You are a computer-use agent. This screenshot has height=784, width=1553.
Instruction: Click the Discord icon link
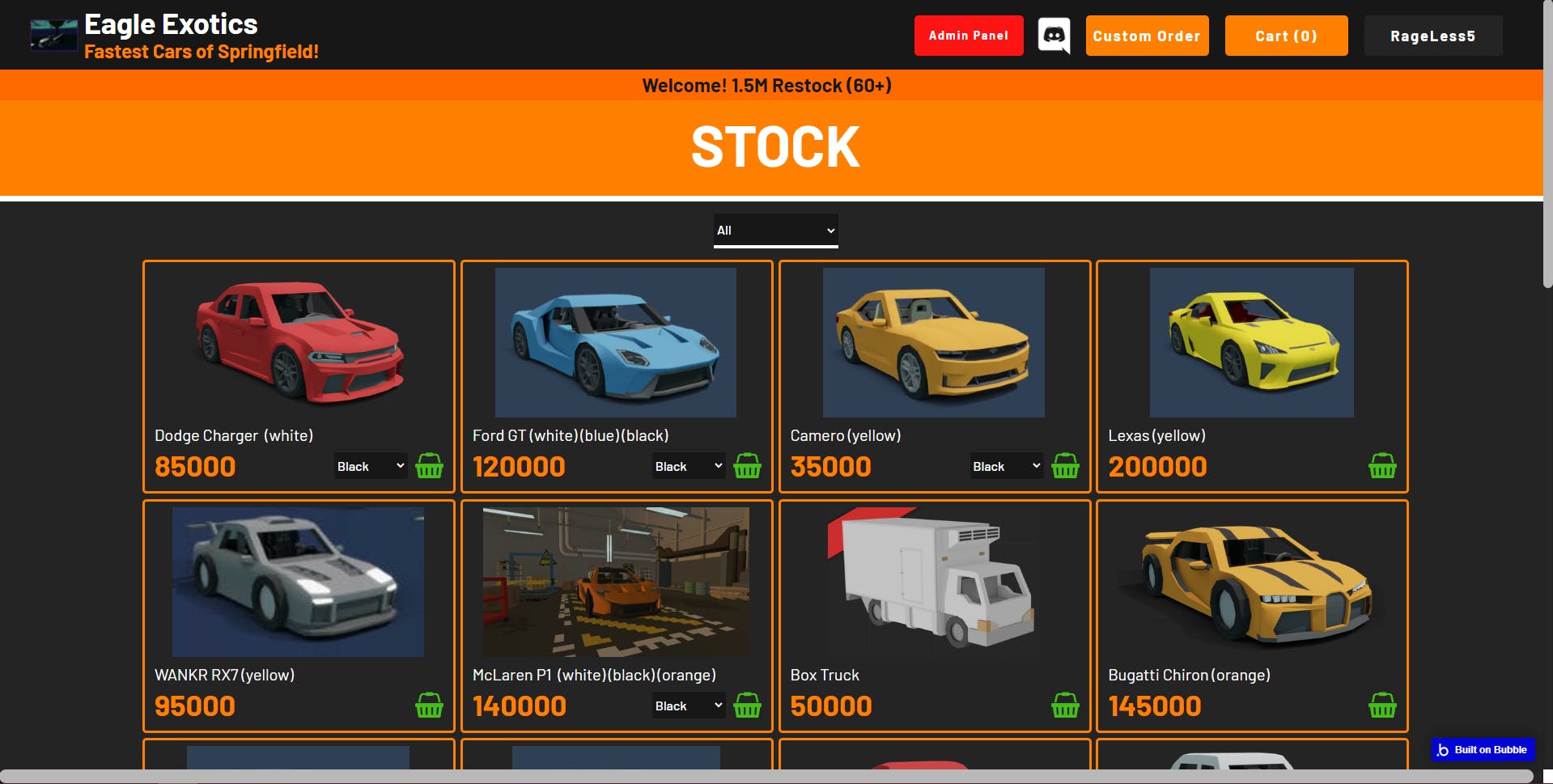[1054, 36]
